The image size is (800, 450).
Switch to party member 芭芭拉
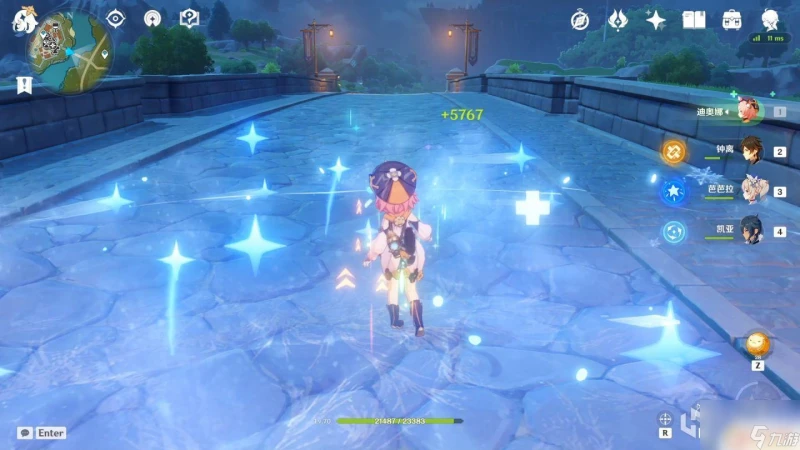point(749,190)
